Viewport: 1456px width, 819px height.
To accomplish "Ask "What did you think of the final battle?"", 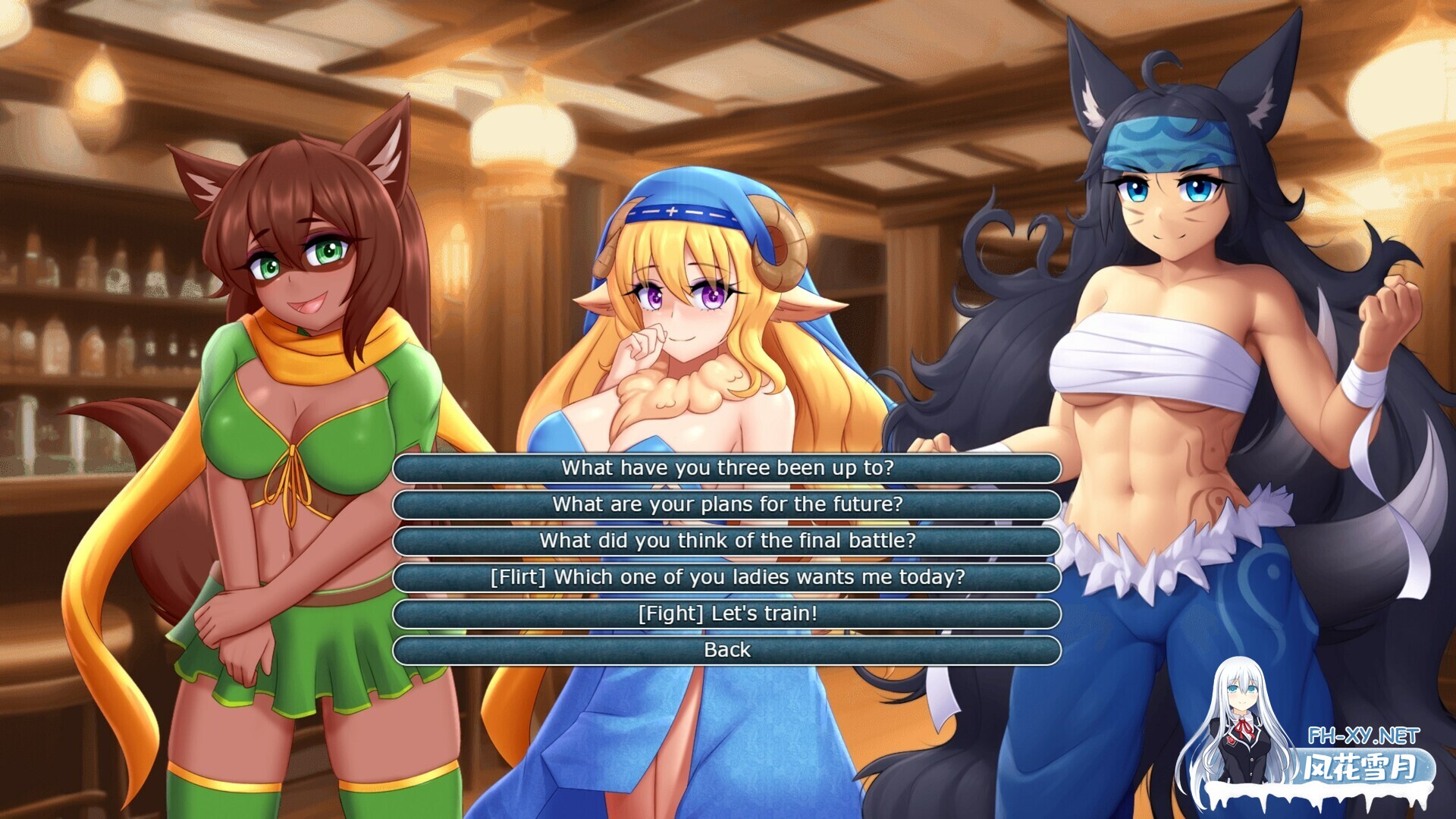I will coord(726,541).
